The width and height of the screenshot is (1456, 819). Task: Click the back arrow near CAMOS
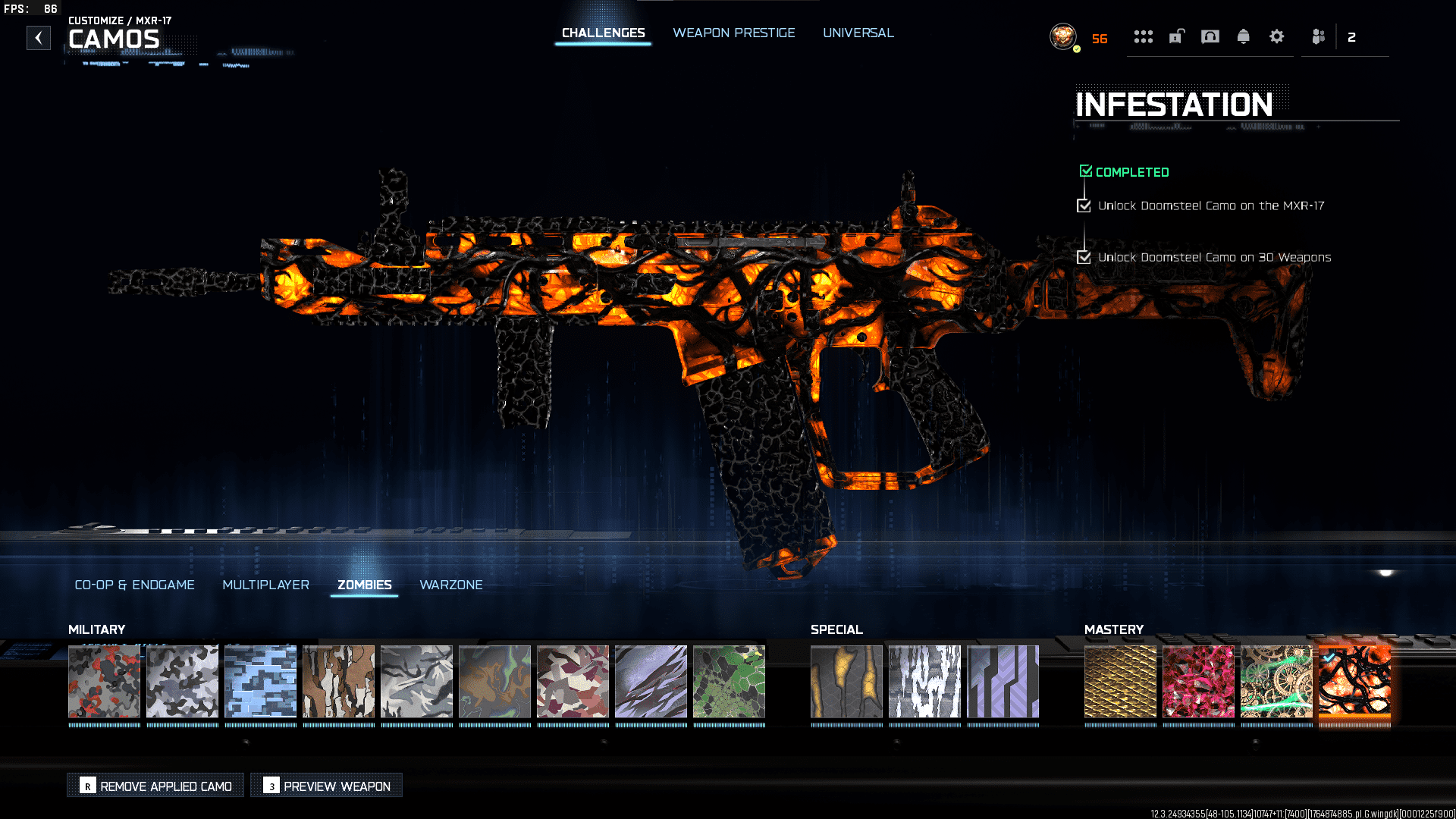pos(39,37)
